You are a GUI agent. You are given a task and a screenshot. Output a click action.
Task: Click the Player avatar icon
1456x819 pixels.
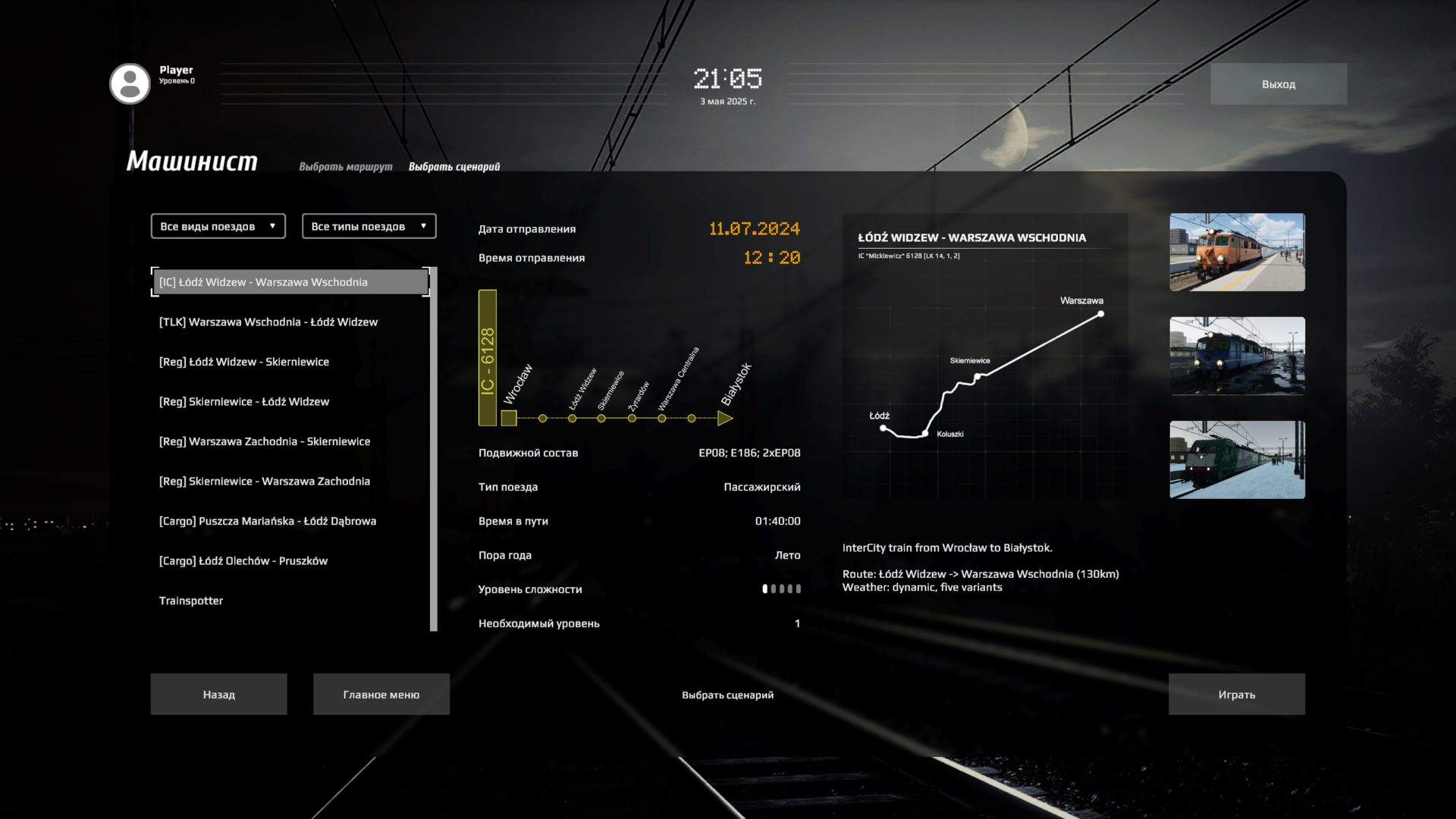click(130, 83)
